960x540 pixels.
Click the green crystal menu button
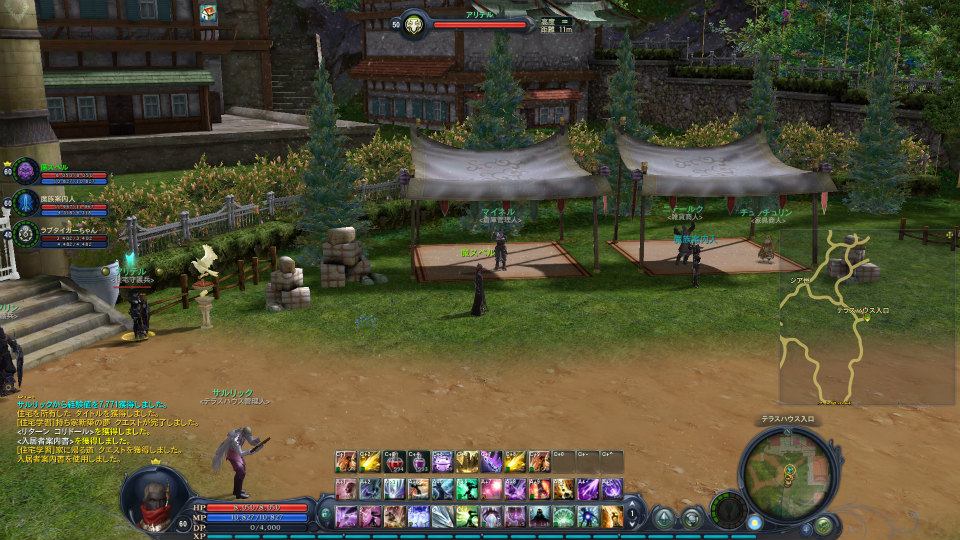click(664, 517)
